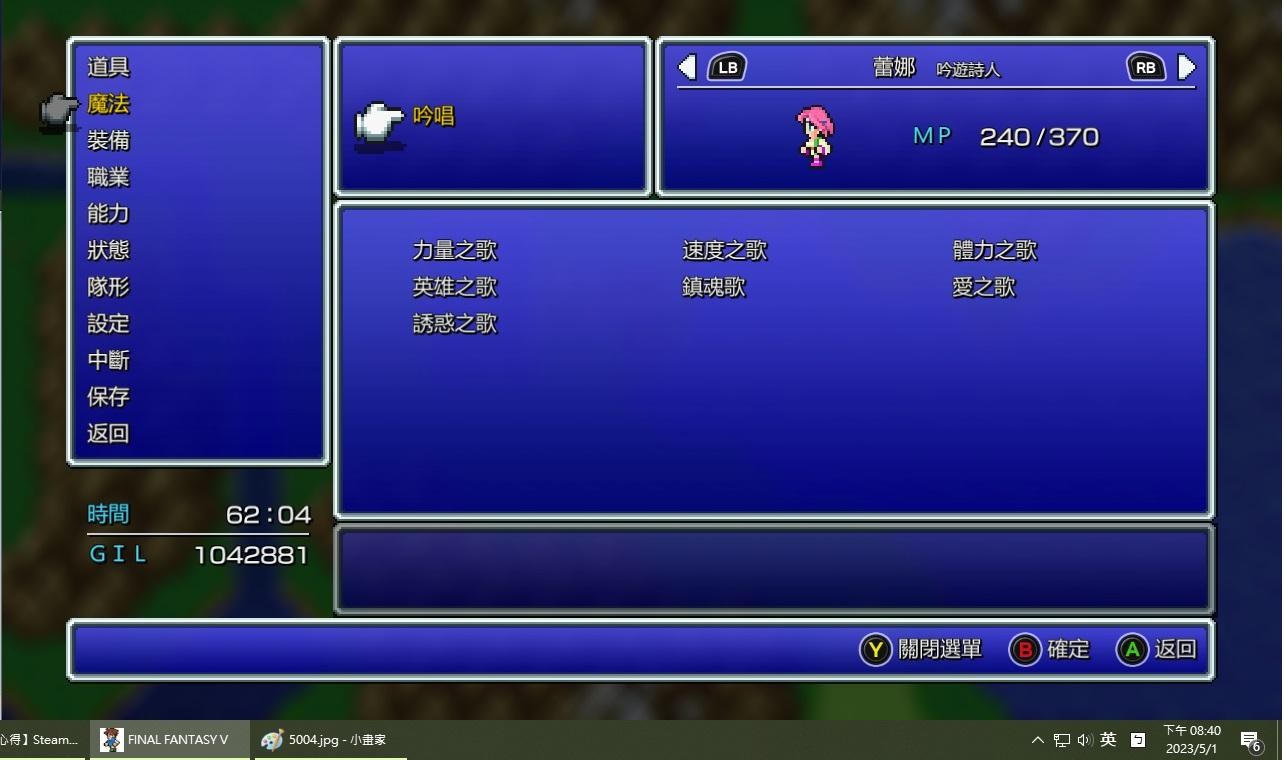Open the 小畫家 window showing 5004.jpg

point(324,740)
